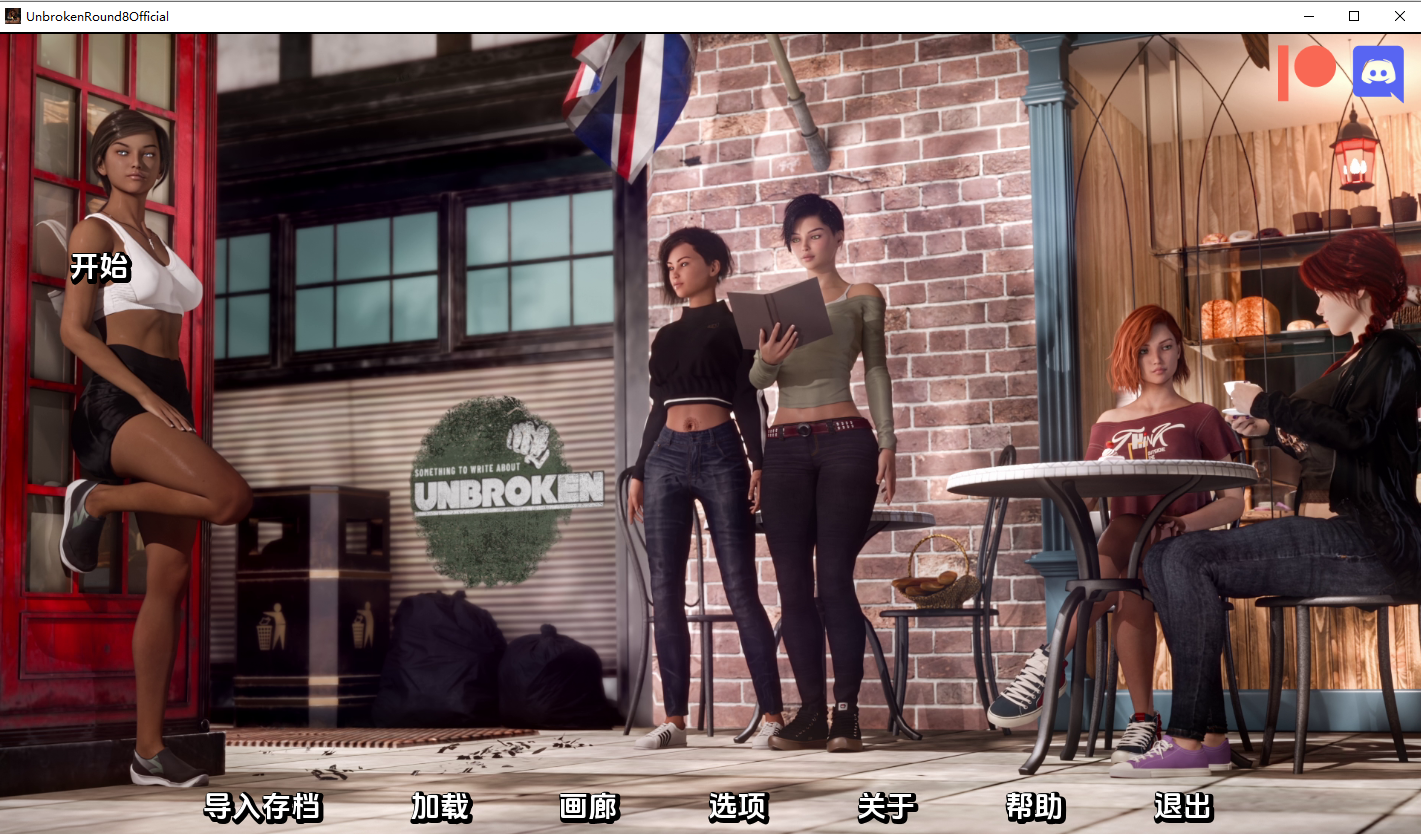Open the 帮助 help screen

coord(1036,806)
